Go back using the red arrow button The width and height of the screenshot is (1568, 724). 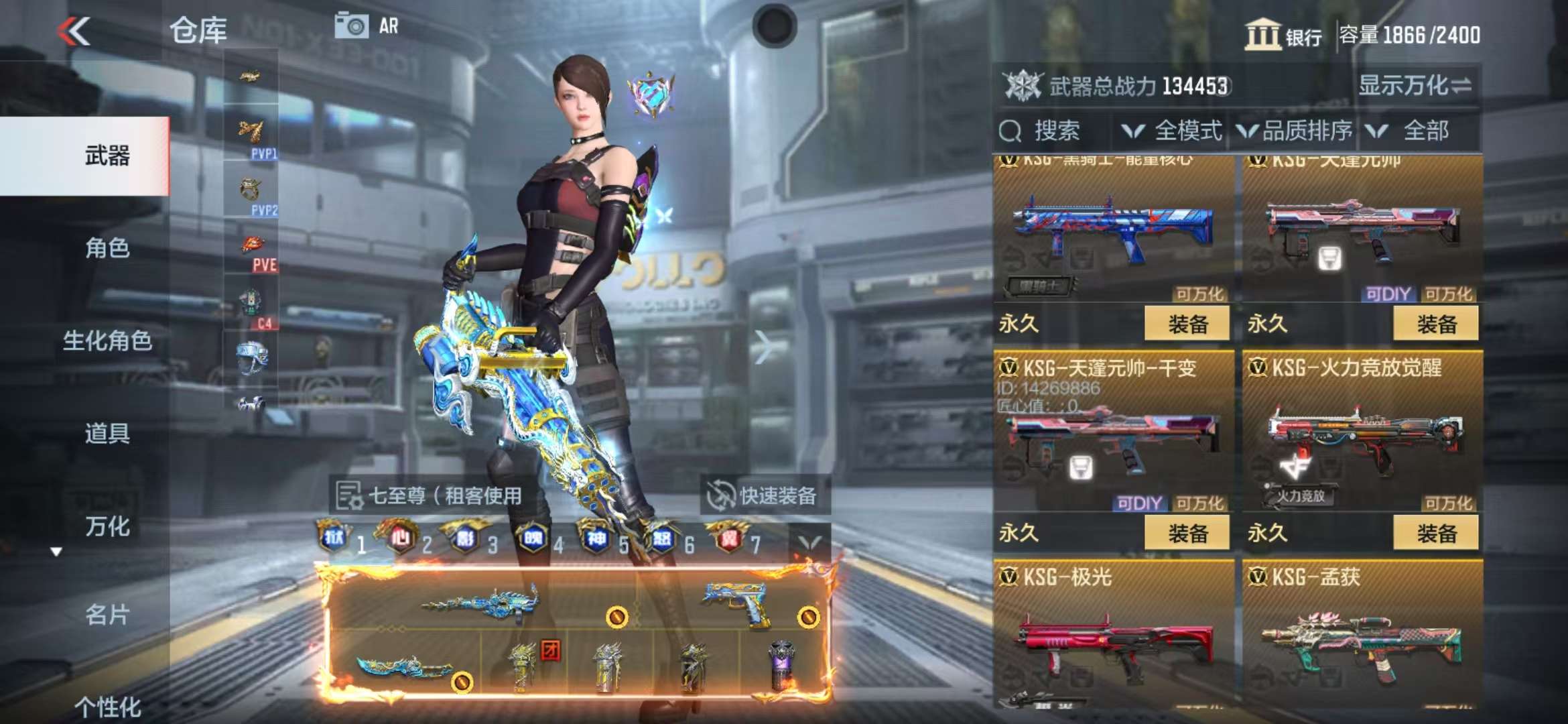click(74, 32)
